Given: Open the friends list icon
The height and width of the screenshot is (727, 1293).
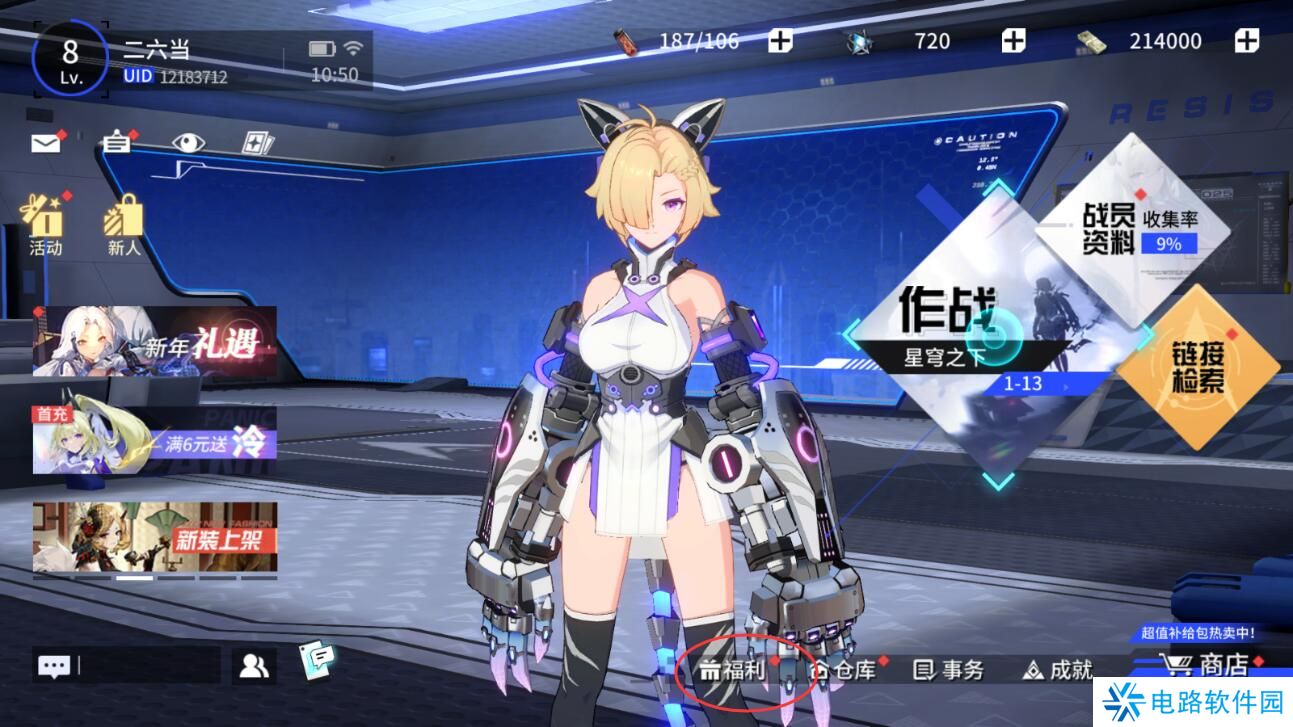Looking at the screenshot, I should coord(254,665).
